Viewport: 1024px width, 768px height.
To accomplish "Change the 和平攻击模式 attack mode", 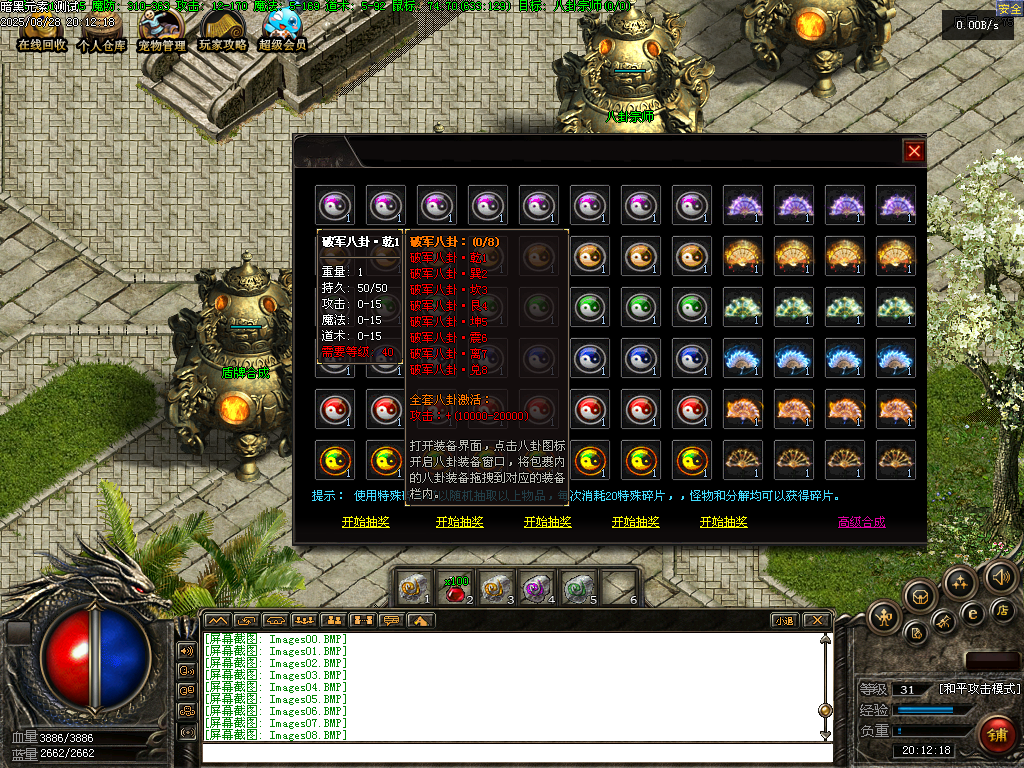I will 979,689.
